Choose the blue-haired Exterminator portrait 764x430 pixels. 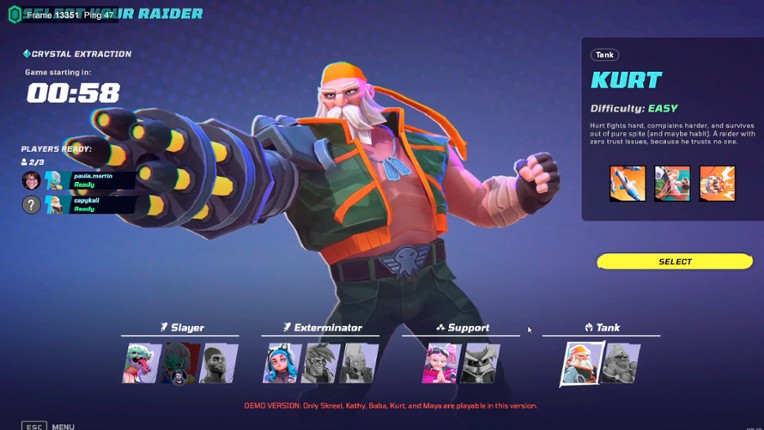click(x=282, y=363)
